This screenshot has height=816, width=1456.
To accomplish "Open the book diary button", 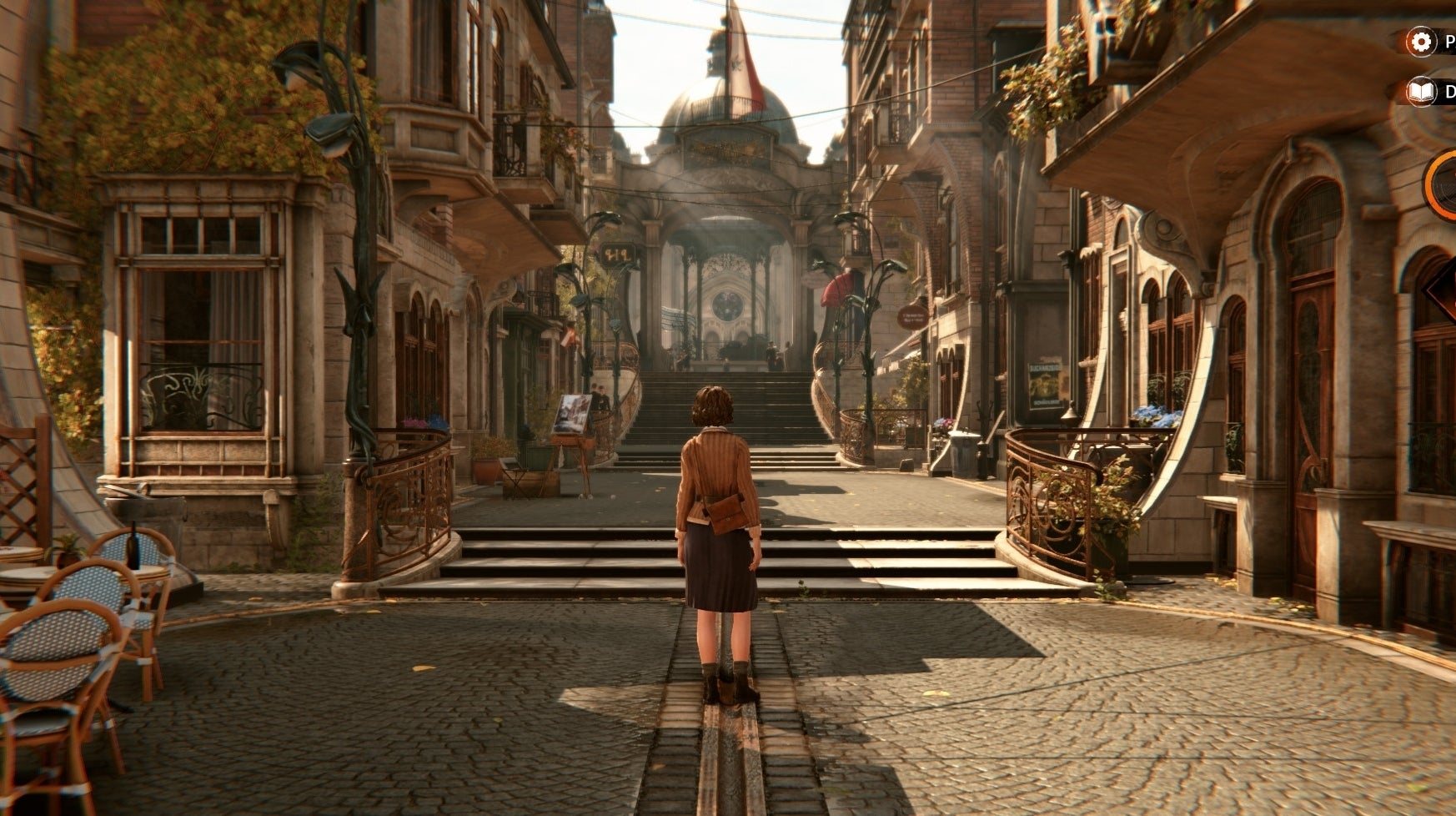I will [x=1421, y=93].
